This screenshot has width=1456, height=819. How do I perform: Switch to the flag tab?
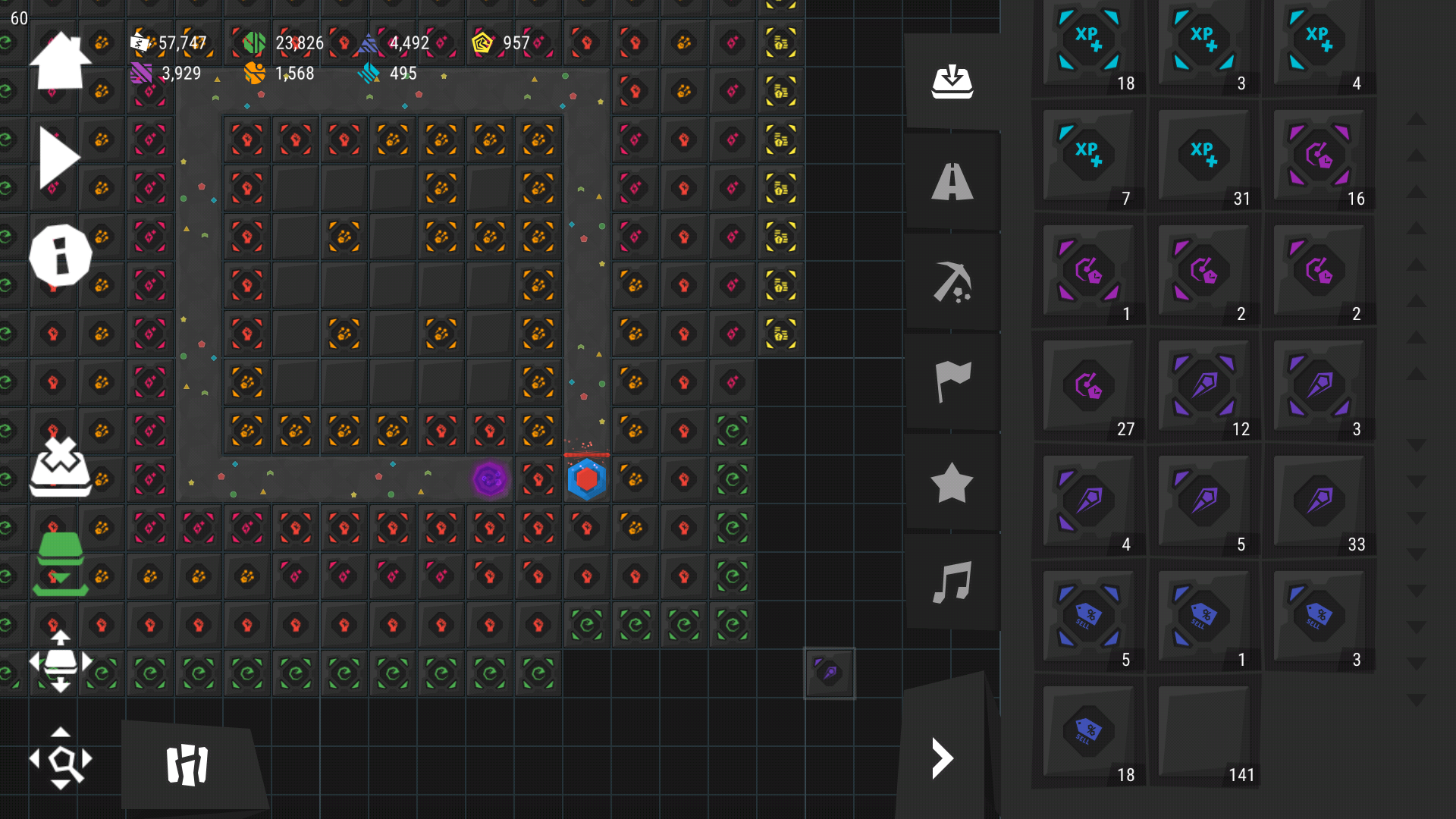952,381
